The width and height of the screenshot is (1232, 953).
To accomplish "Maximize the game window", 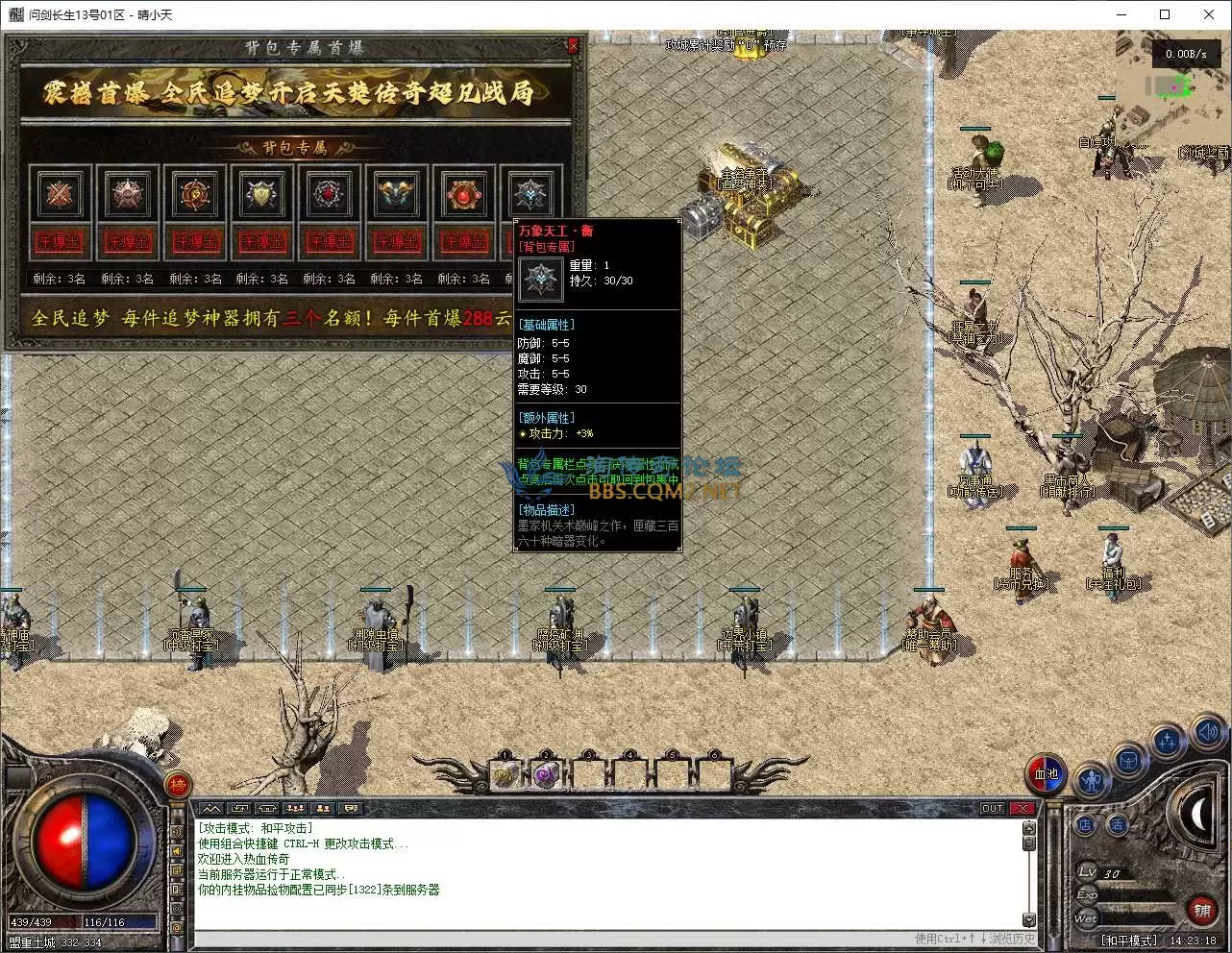I will point(1165,14).
